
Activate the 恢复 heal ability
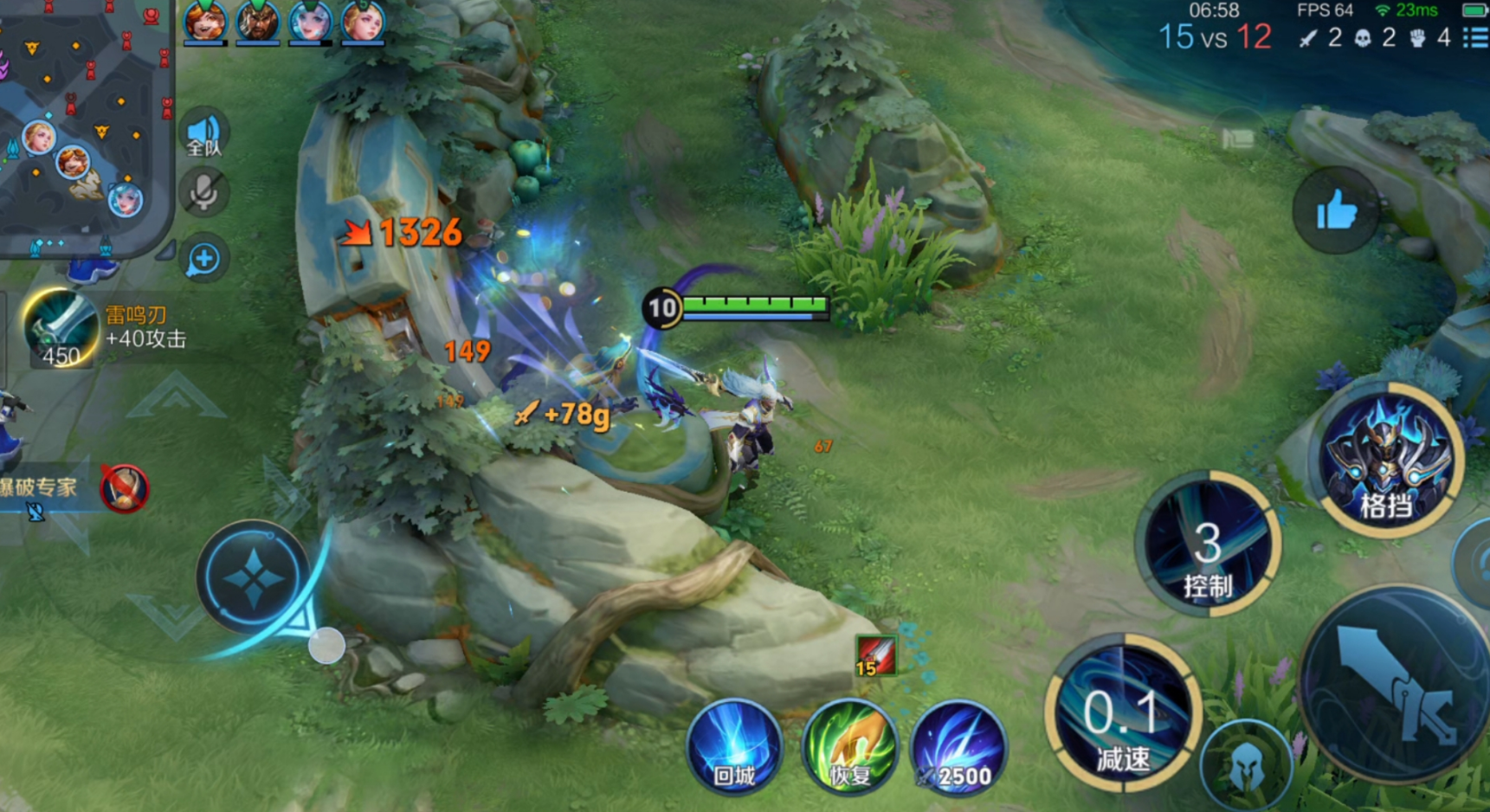click(x=850, y=746)
